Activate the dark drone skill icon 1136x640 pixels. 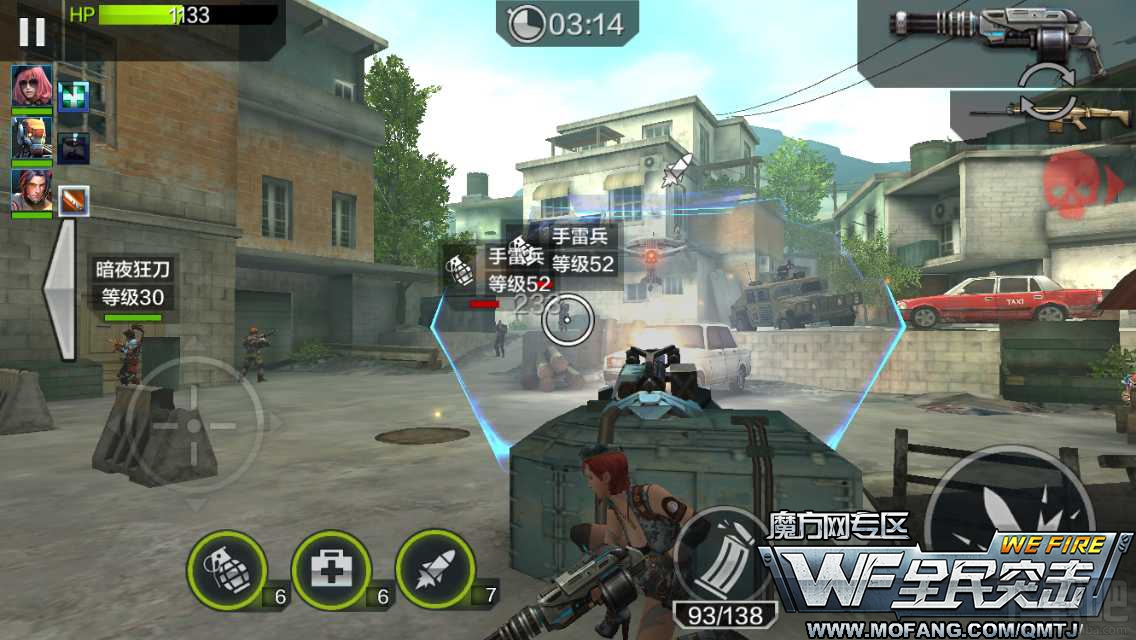pyautogui.click(x=73, y=148)
